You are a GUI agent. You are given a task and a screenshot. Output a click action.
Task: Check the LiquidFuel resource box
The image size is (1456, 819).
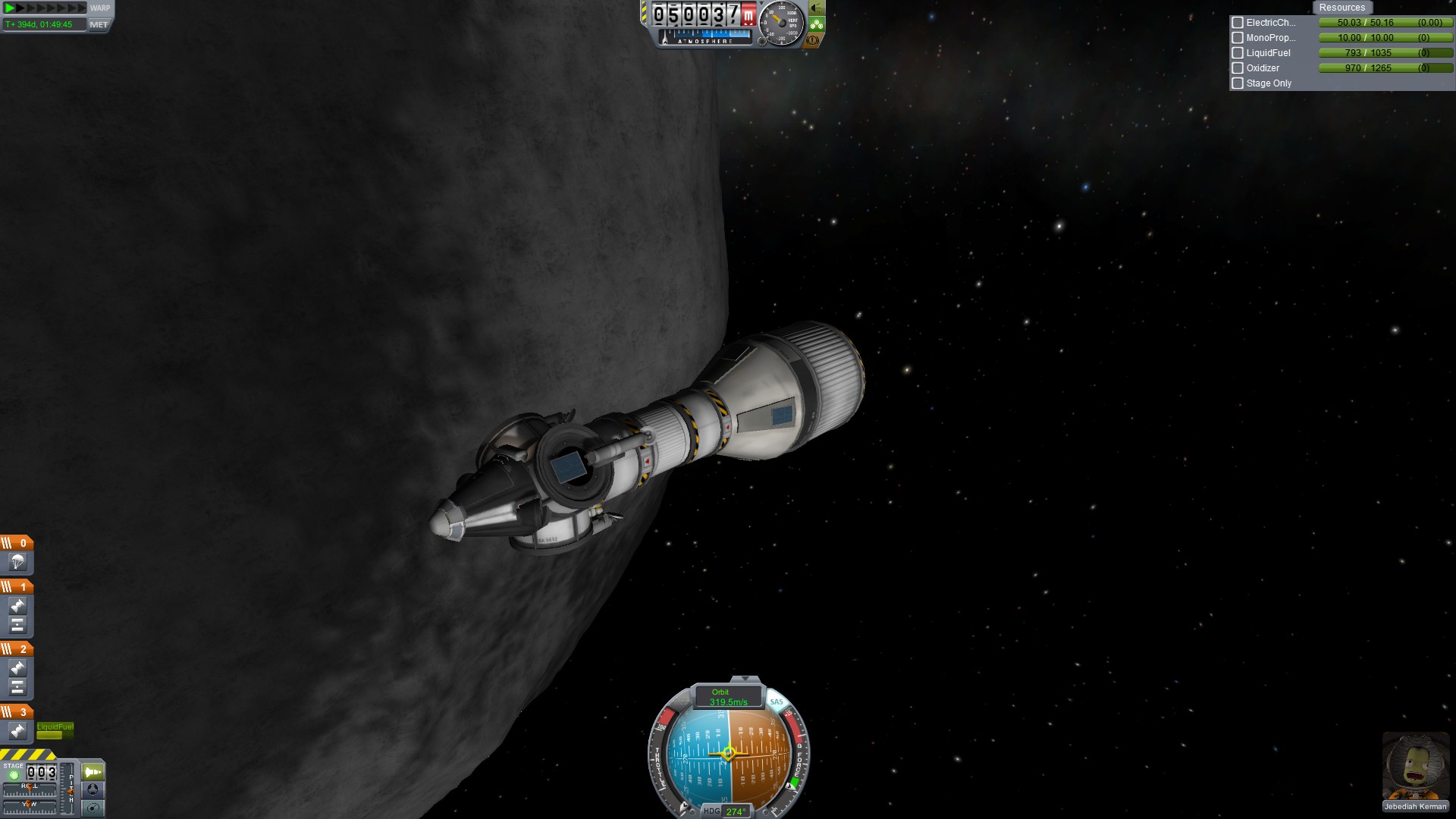[x=1238, y=53]
